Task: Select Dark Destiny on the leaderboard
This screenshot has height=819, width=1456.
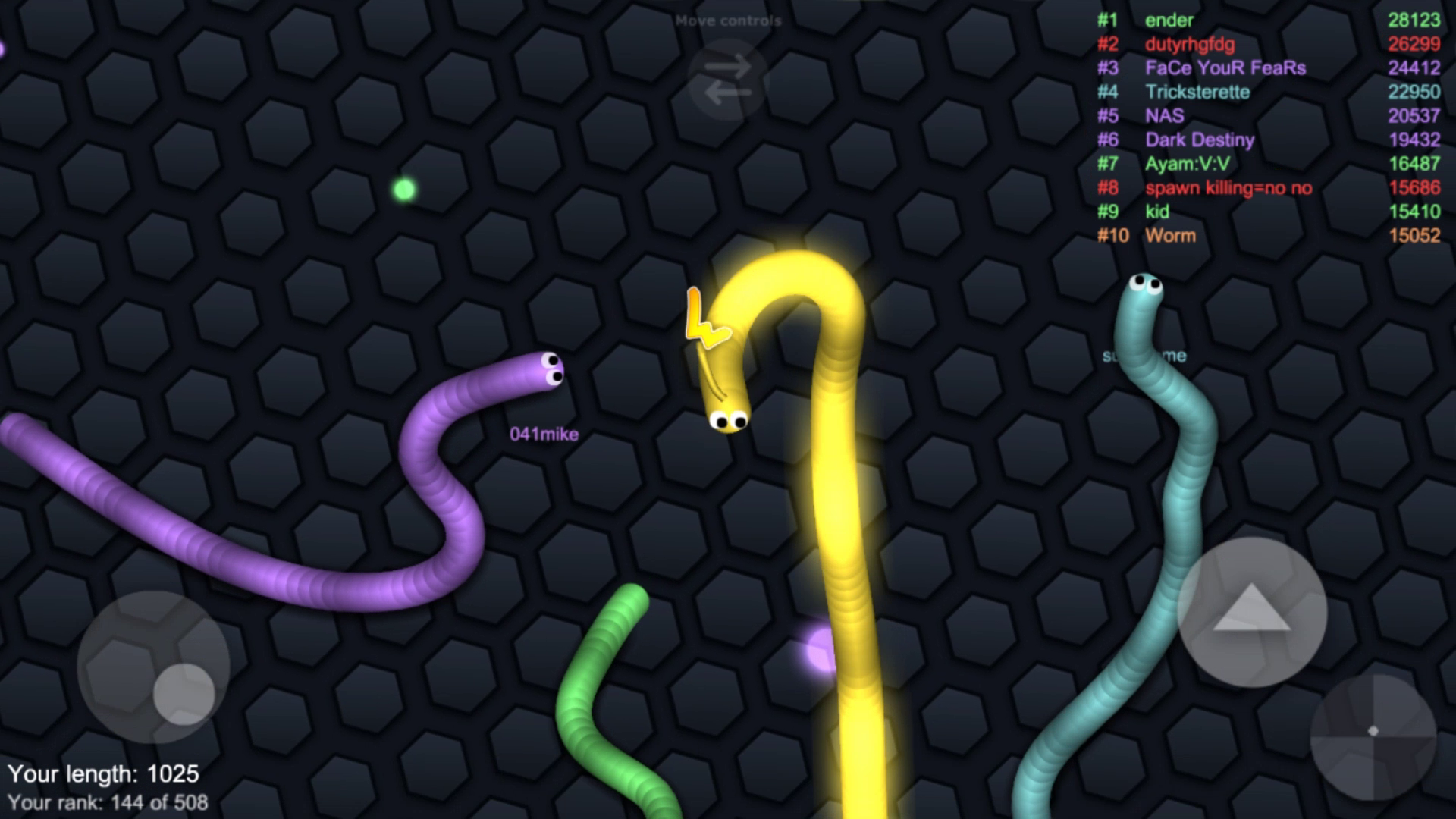Action: (x=1200, y=140)
